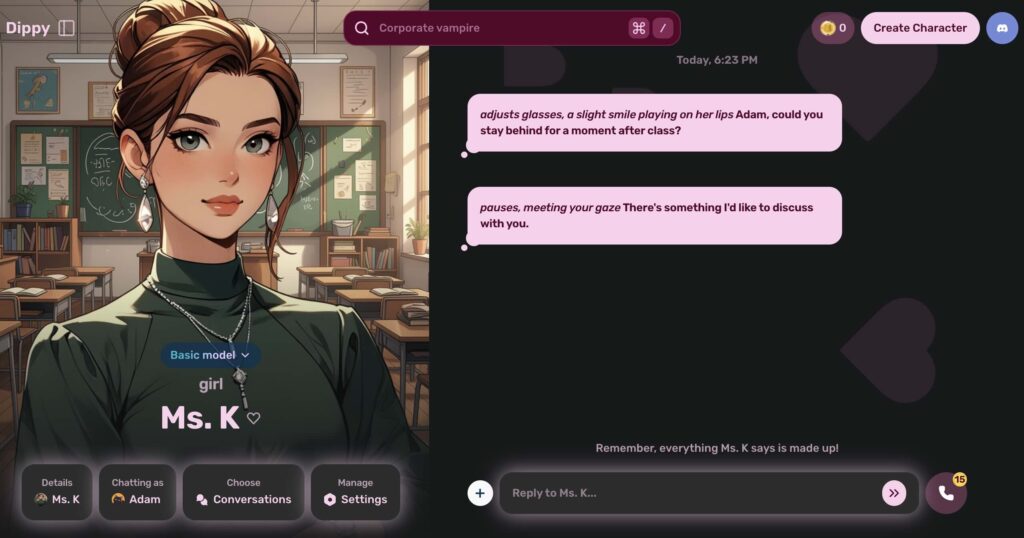This screenshot has width=1024, height=538.
Task: Open the Basic model dropdown
Action: (210, 355)
